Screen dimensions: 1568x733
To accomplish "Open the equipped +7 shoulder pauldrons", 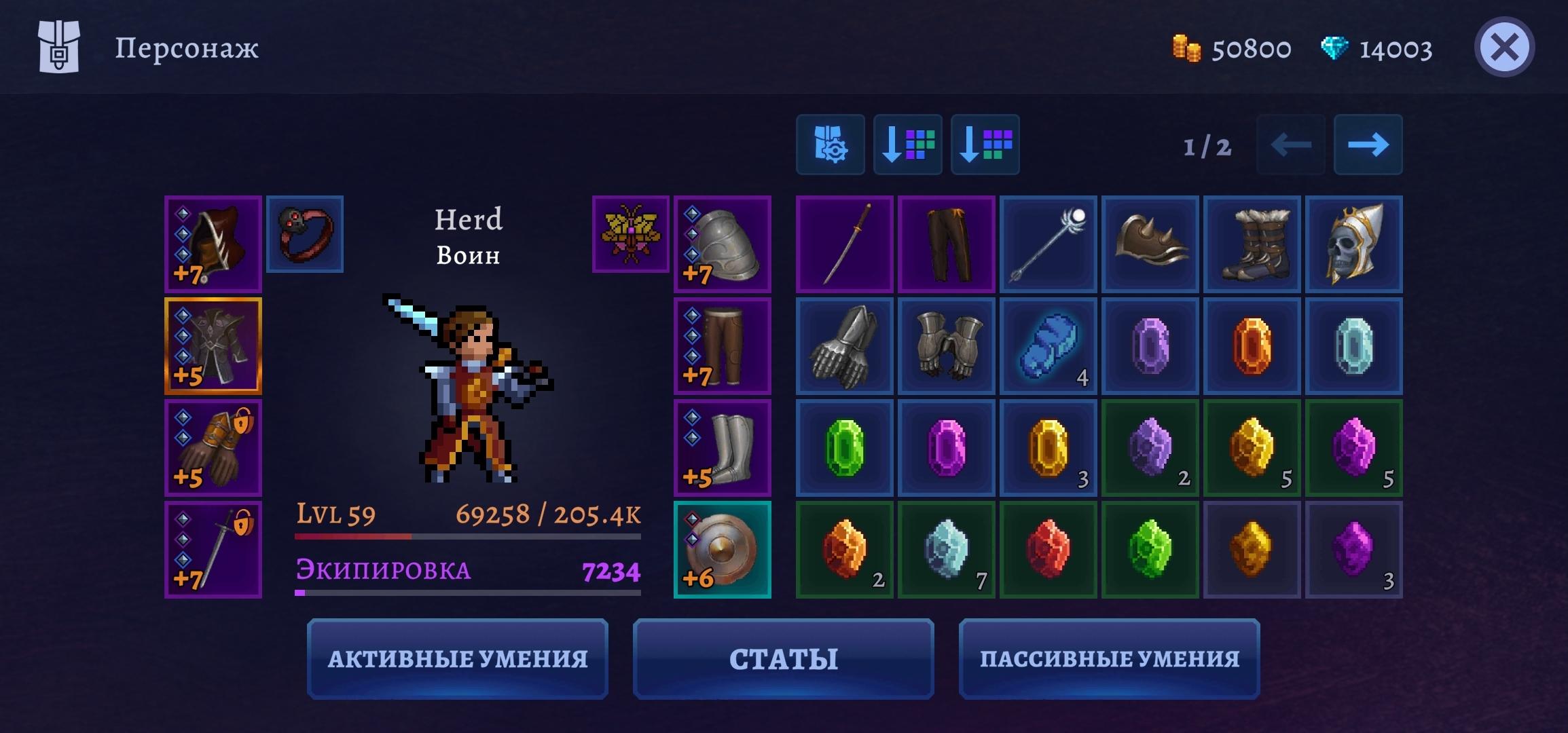I will [x=723, y=245].
